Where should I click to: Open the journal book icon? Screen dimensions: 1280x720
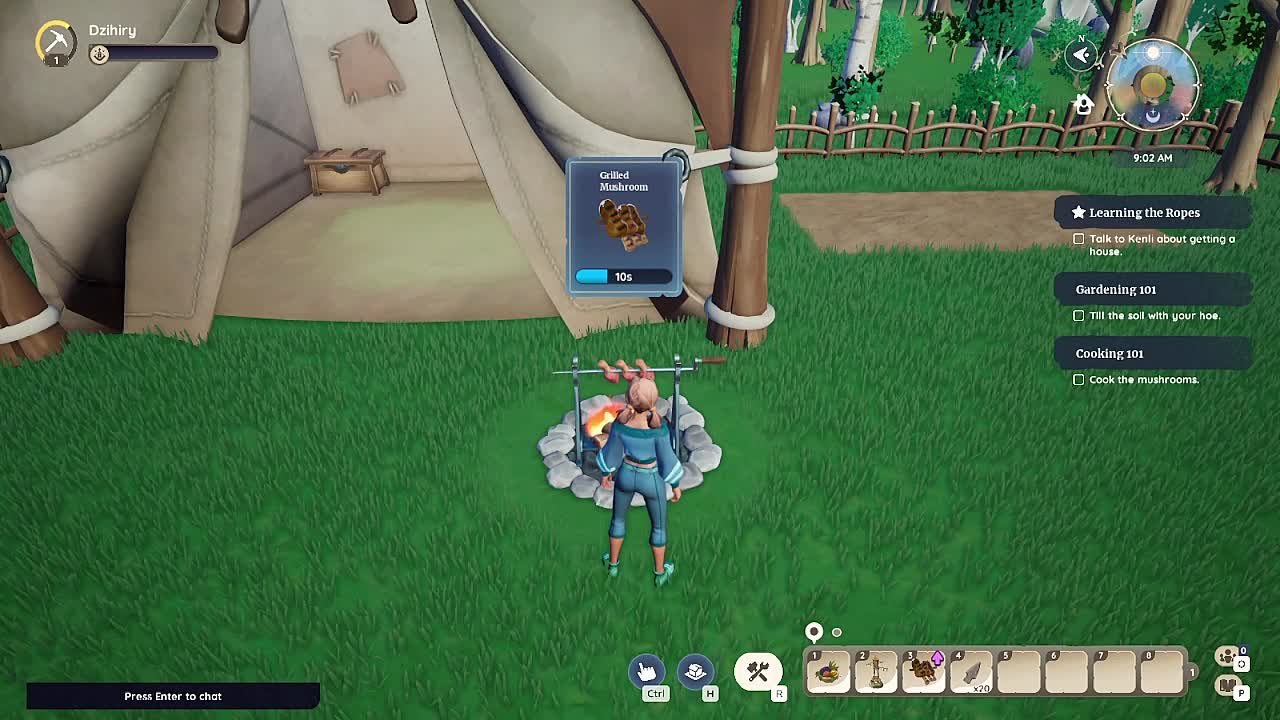(x=1226, y=686)
